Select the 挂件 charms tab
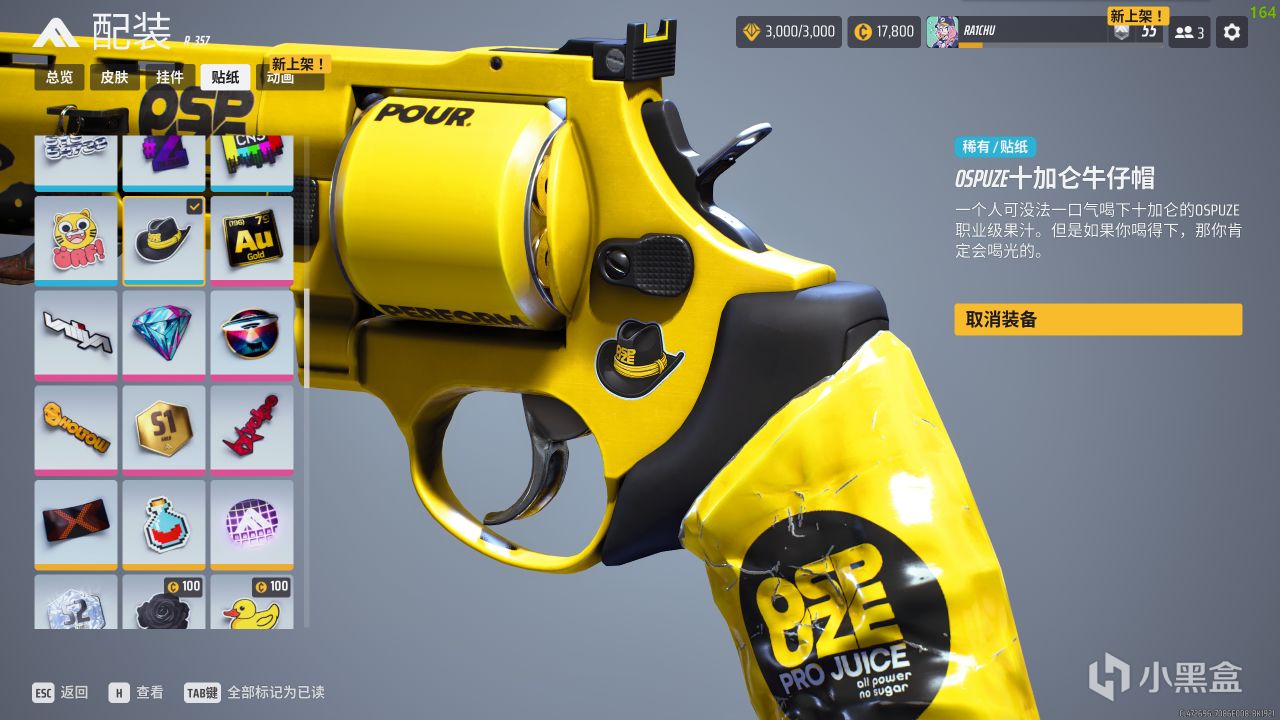This screenshot has height=720, width=1280. point(170,77)
